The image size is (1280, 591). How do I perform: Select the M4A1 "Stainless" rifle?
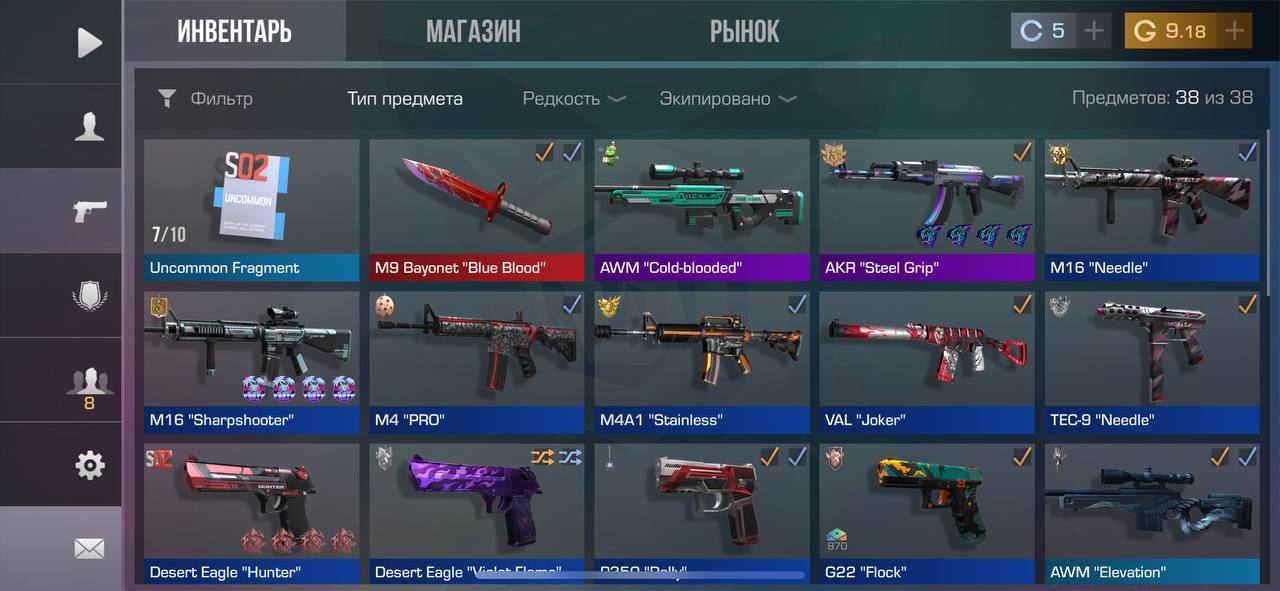point(701,361)
